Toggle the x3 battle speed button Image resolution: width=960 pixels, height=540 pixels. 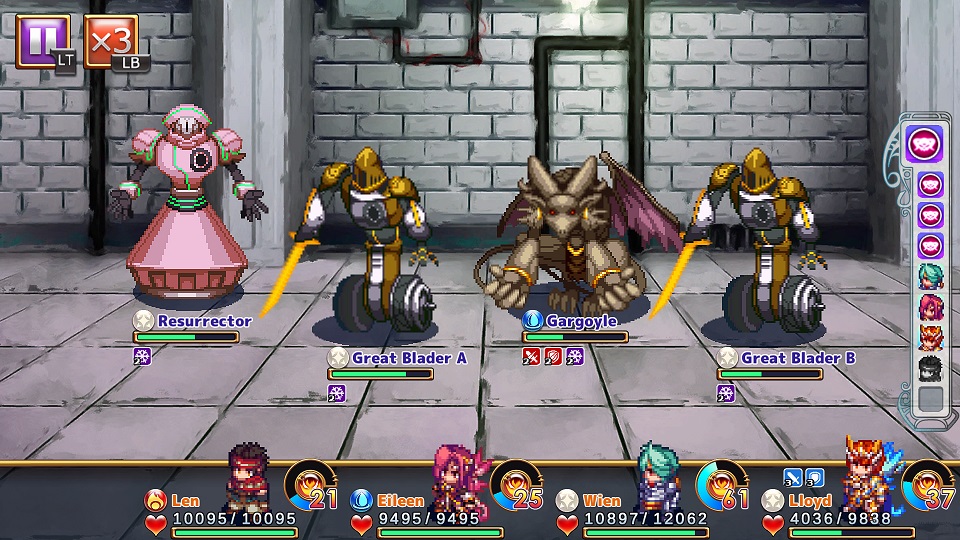[x=110, y=41]
